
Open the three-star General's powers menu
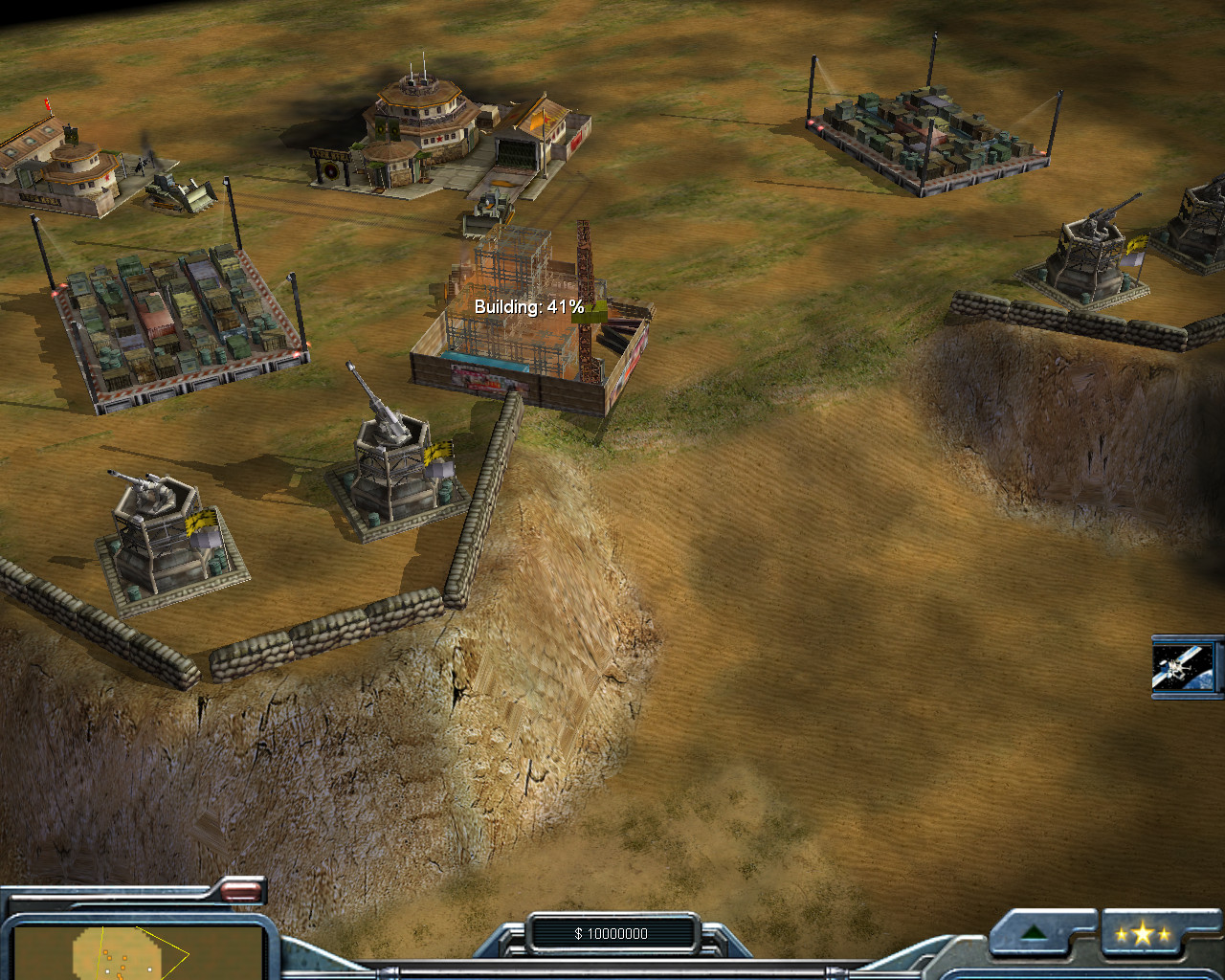click(x=1143, y=934)
